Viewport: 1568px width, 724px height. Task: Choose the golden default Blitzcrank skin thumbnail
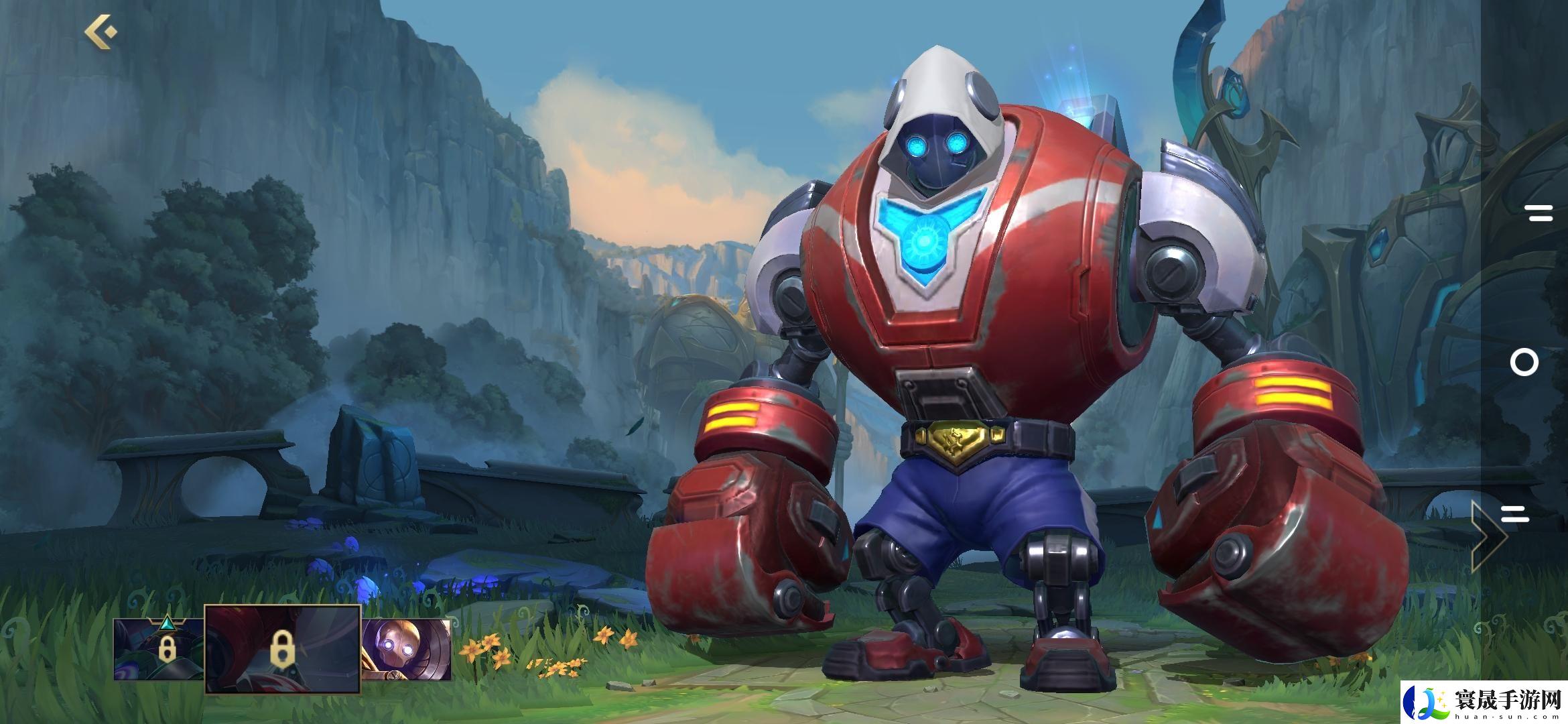(x=406, y=648)
